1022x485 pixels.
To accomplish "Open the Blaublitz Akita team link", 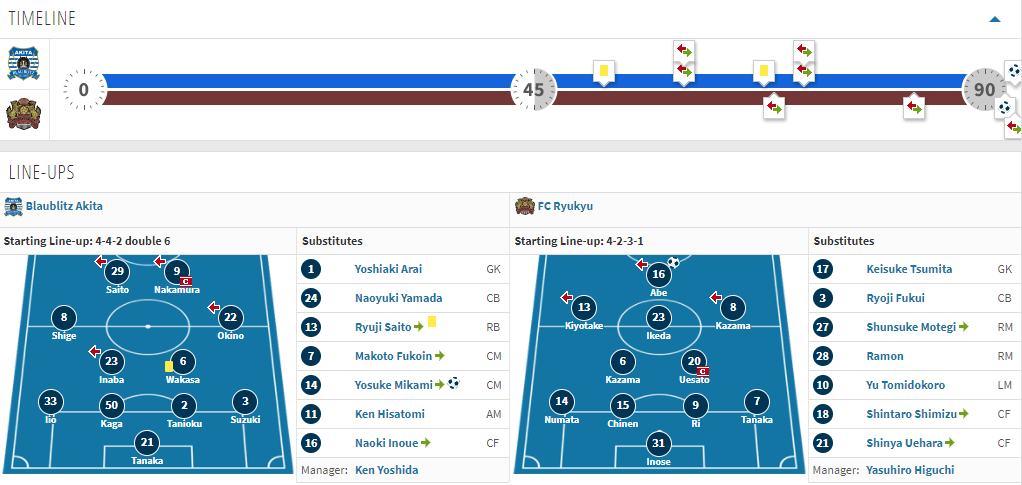I will coord(63,206).
